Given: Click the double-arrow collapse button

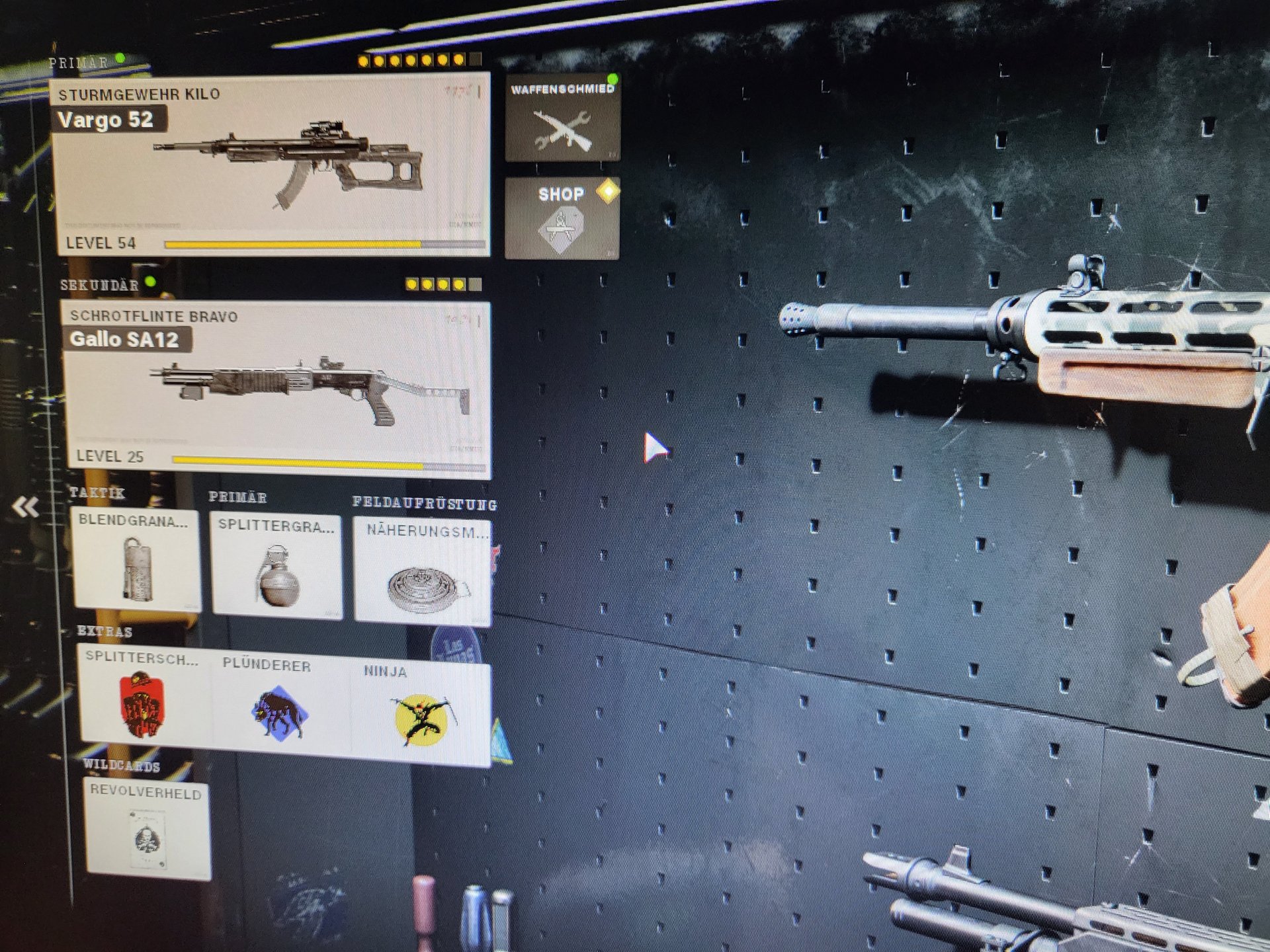Looking at the screenshot, I should coord(26,508).
